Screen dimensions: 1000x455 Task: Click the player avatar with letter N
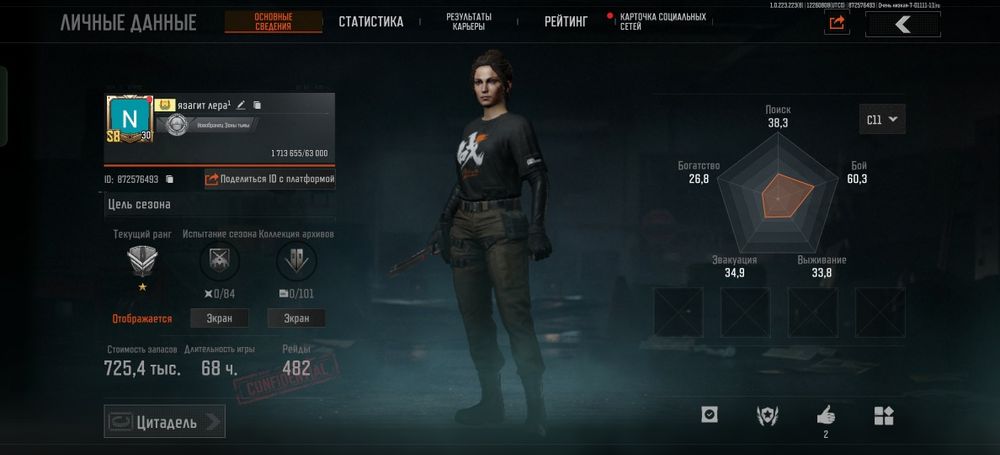point(129,119)
